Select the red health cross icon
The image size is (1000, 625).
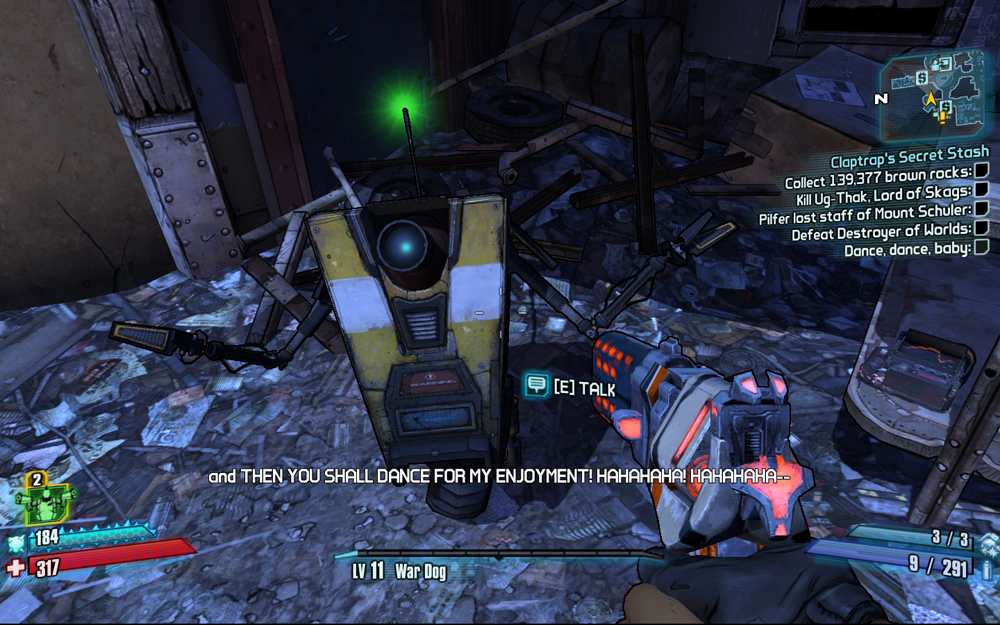[16, 568]
